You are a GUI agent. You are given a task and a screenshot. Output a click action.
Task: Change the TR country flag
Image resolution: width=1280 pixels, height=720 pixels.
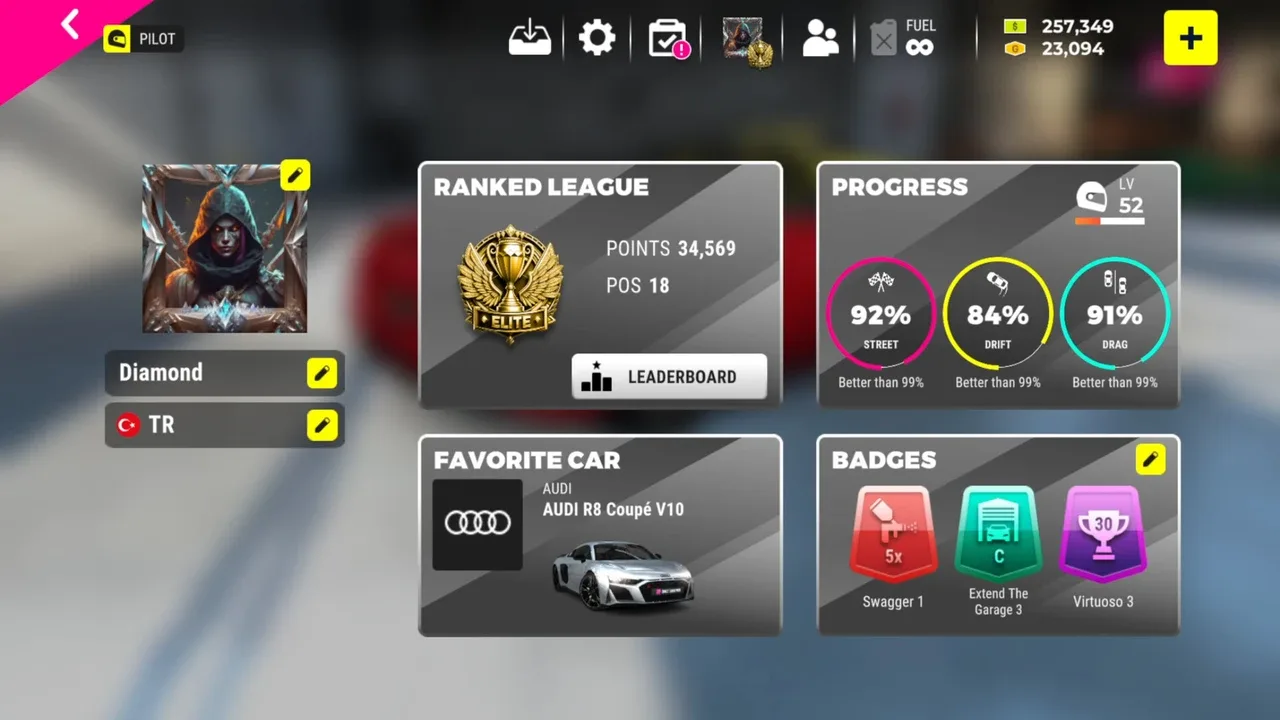[321, 425]
